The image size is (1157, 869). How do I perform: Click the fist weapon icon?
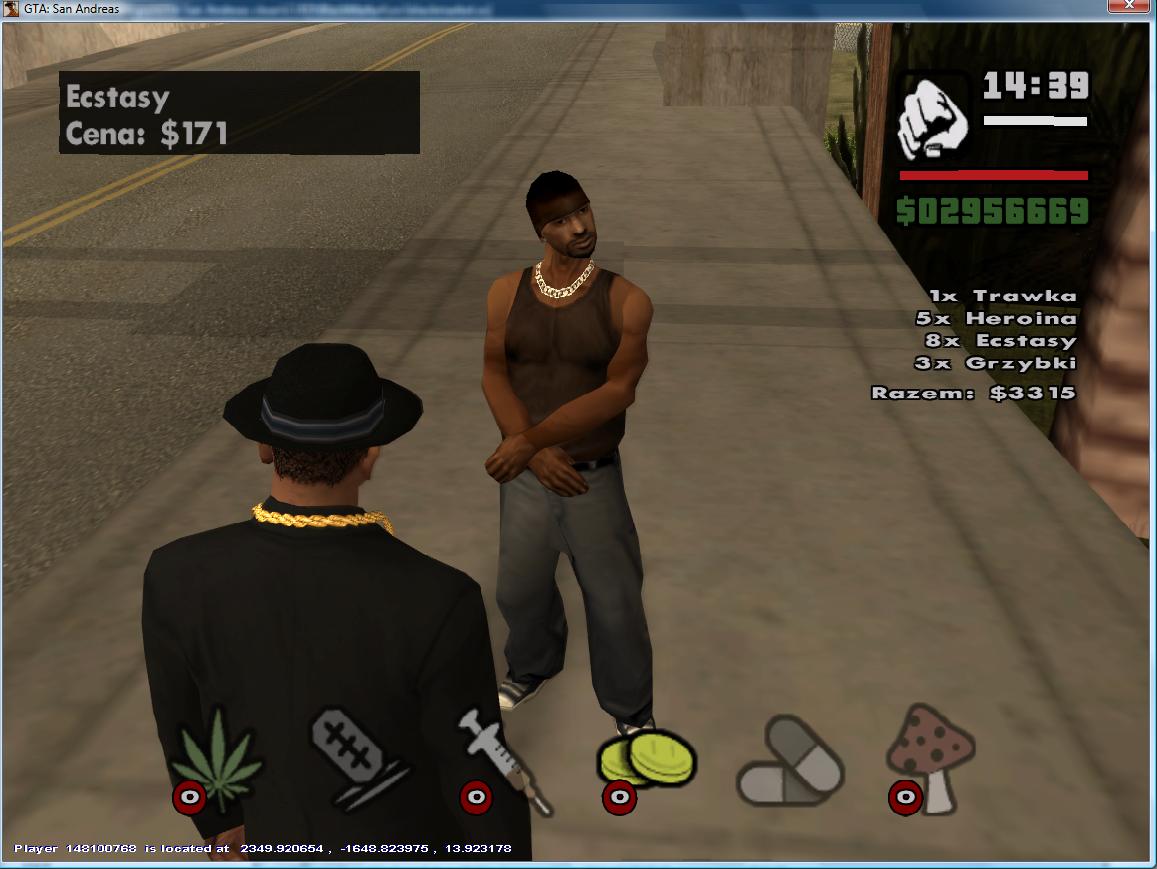932,118
